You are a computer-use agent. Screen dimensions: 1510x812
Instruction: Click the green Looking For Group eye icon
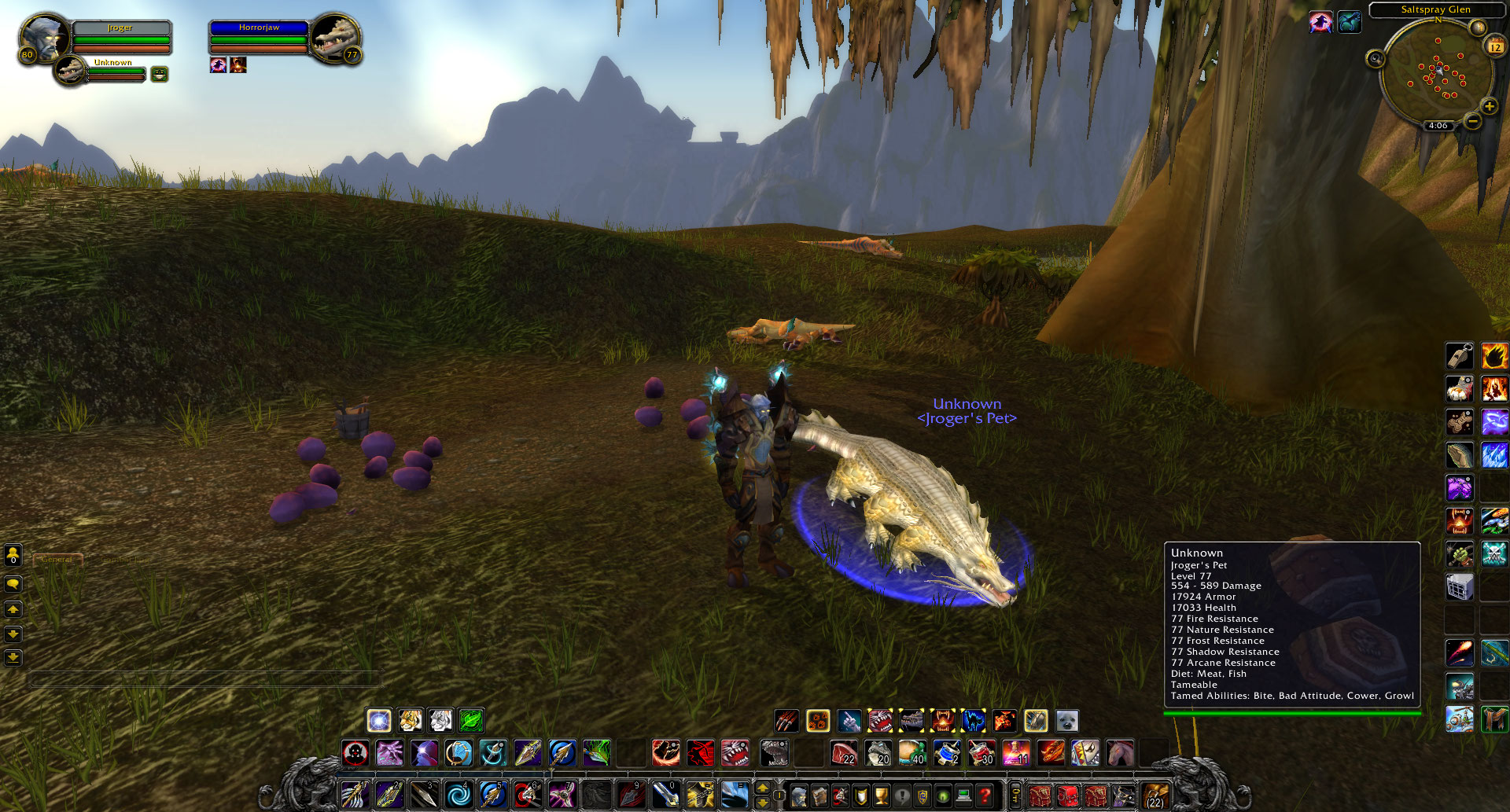click(x=944, y=795)
